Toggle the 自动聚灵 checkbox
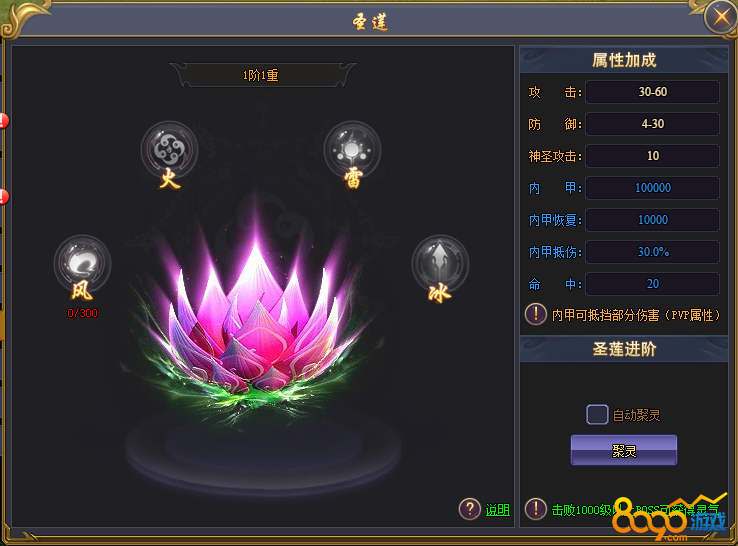The image size is (738, 546). (x=597, y=415)
